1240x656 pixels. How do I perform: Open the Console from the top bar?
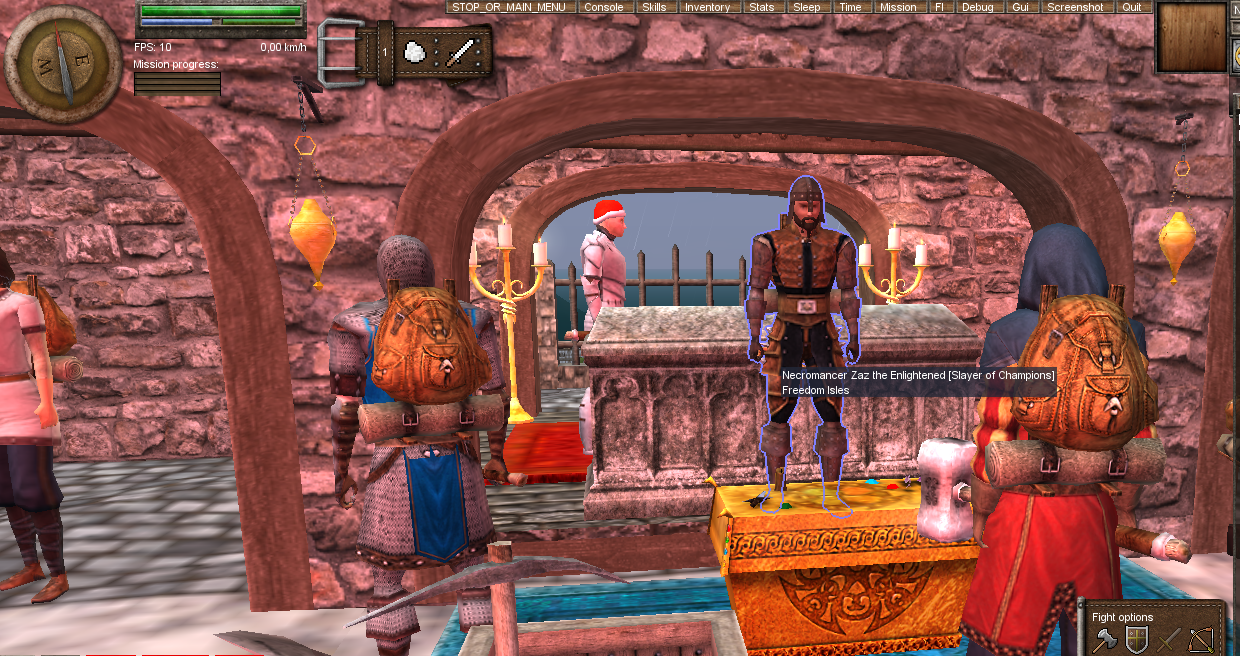click(x=604, y=7)
